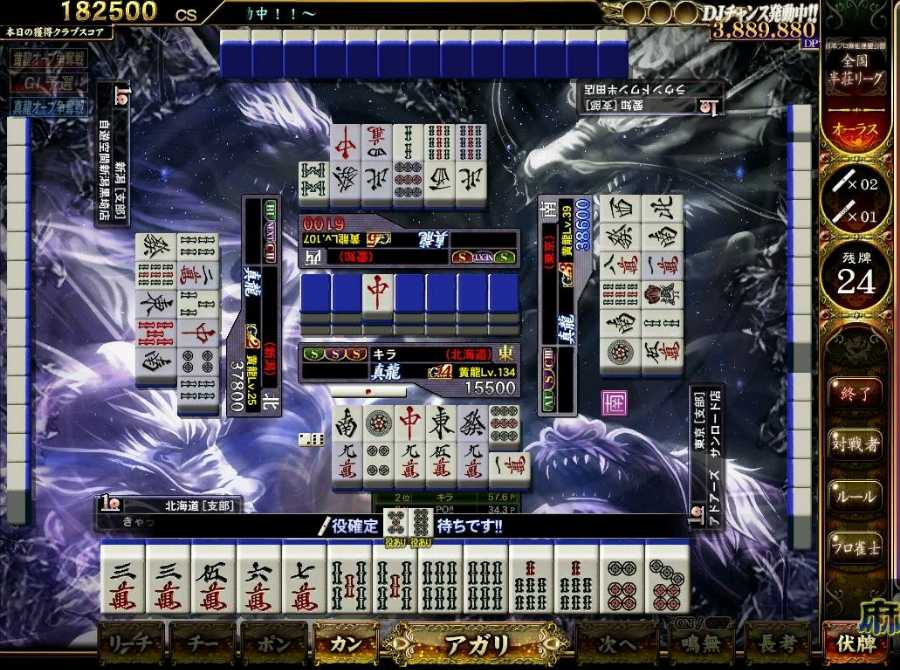Select the 六萬 tile in hand
The image size is (900, 670).
click(258, 580)
